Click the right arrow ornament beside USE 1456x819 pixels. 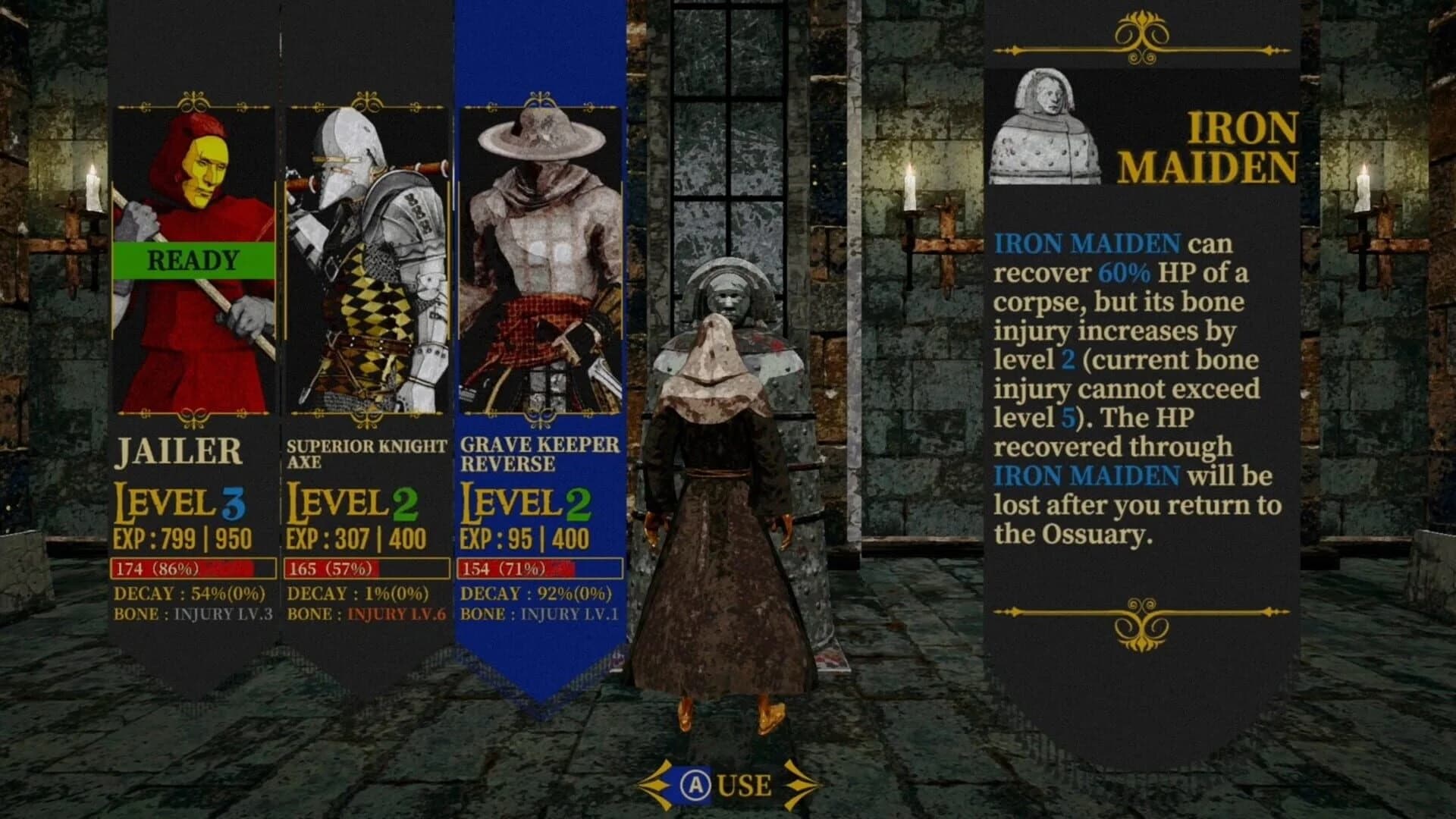click(x=799, y=786)
